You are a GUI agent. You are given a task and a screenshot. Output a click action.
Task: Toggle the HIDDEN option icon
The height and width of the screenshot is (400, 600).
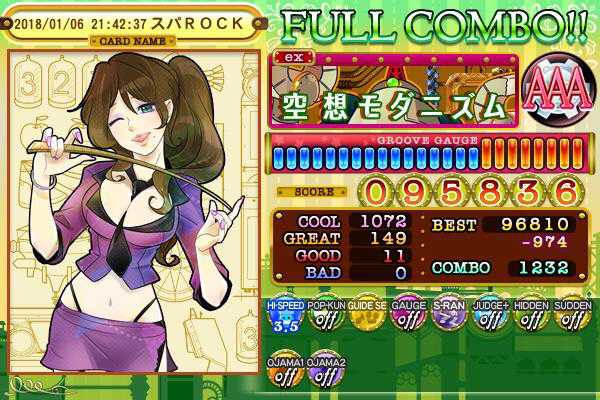tap(530, 319)
